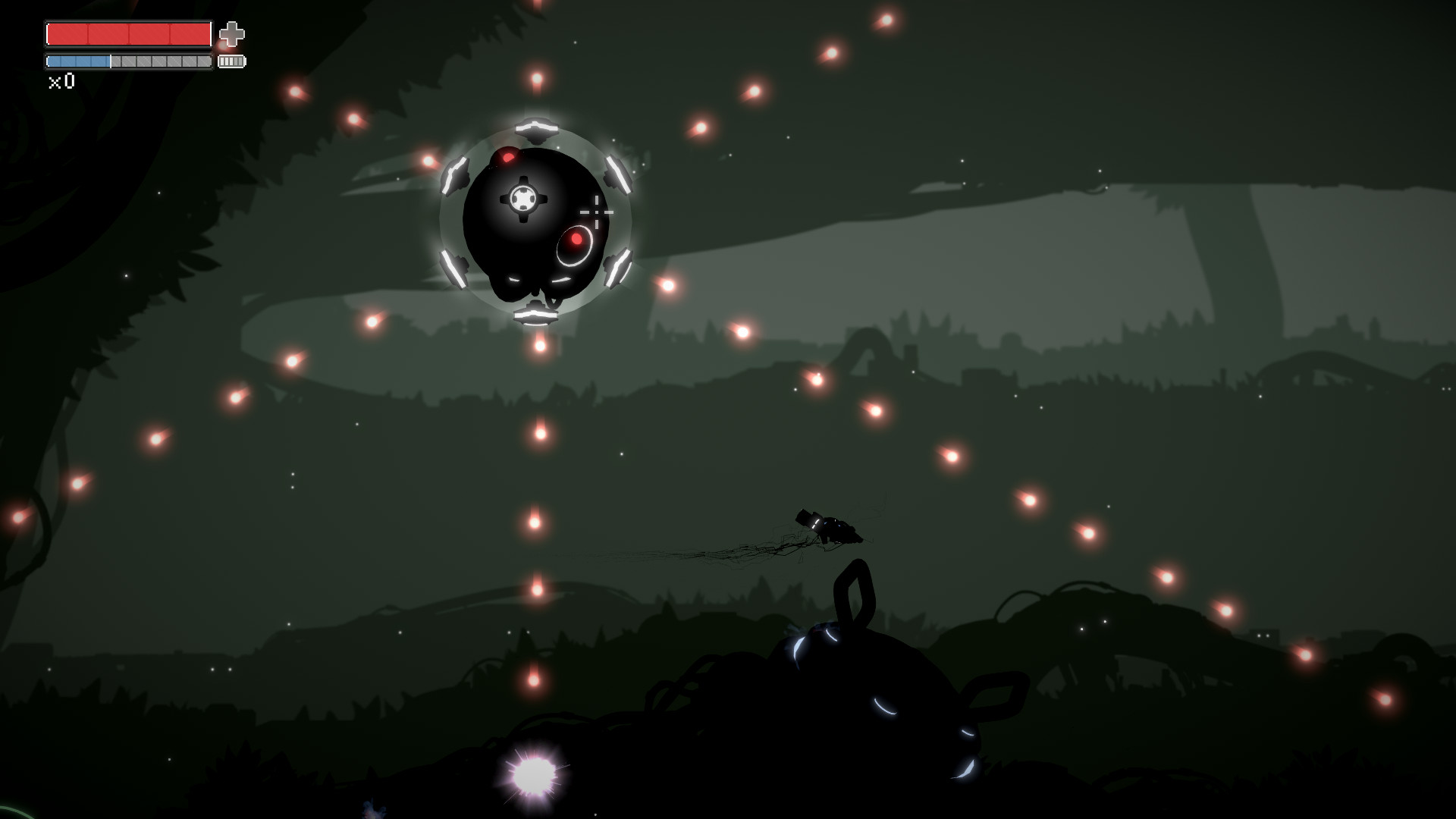Click the boss's central cross-shaped core

(x=525, y=198)
